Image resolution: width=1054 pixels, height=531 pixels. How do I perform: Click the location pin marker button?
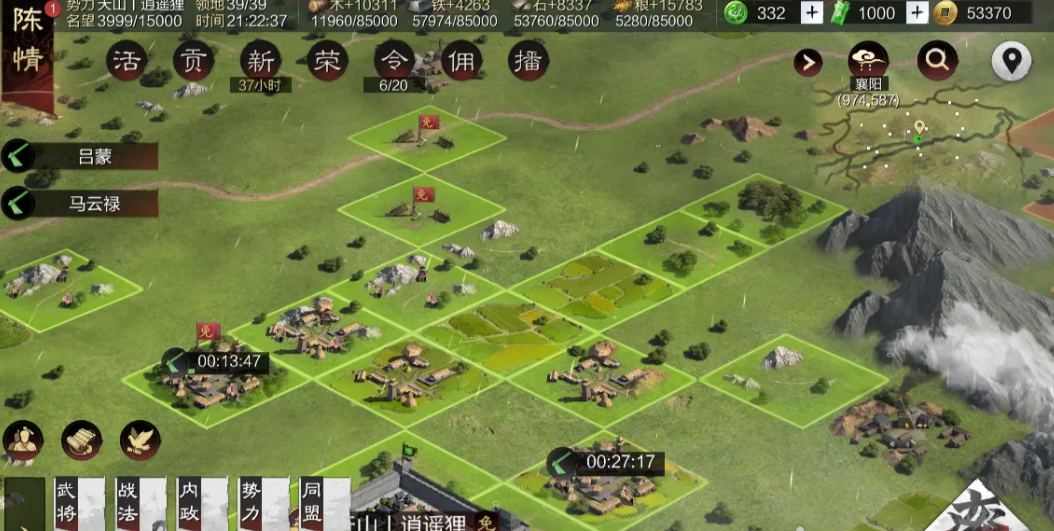click(x=1011, y=61)
